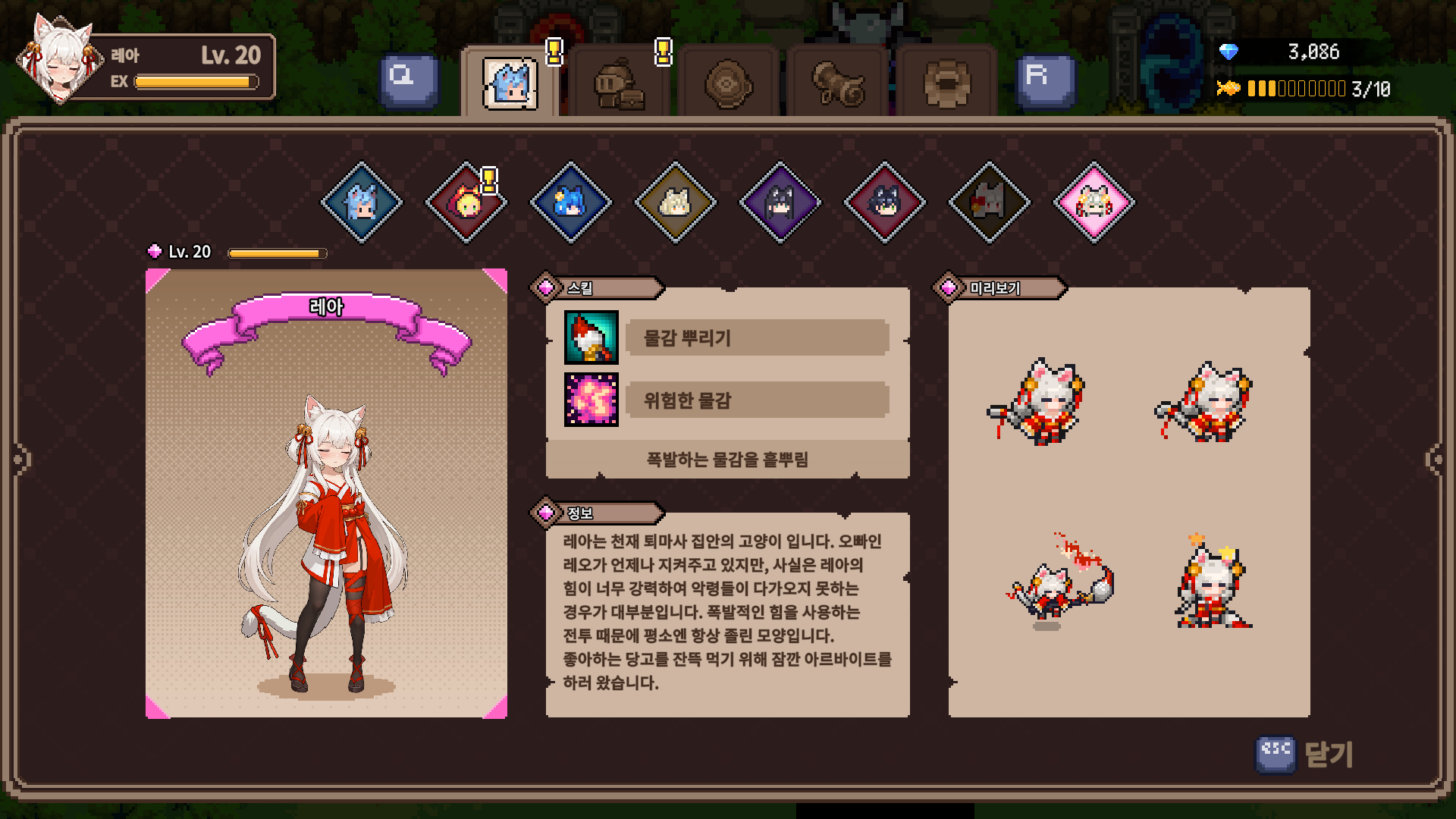Select the gray locked cat character

coord(989,202)
